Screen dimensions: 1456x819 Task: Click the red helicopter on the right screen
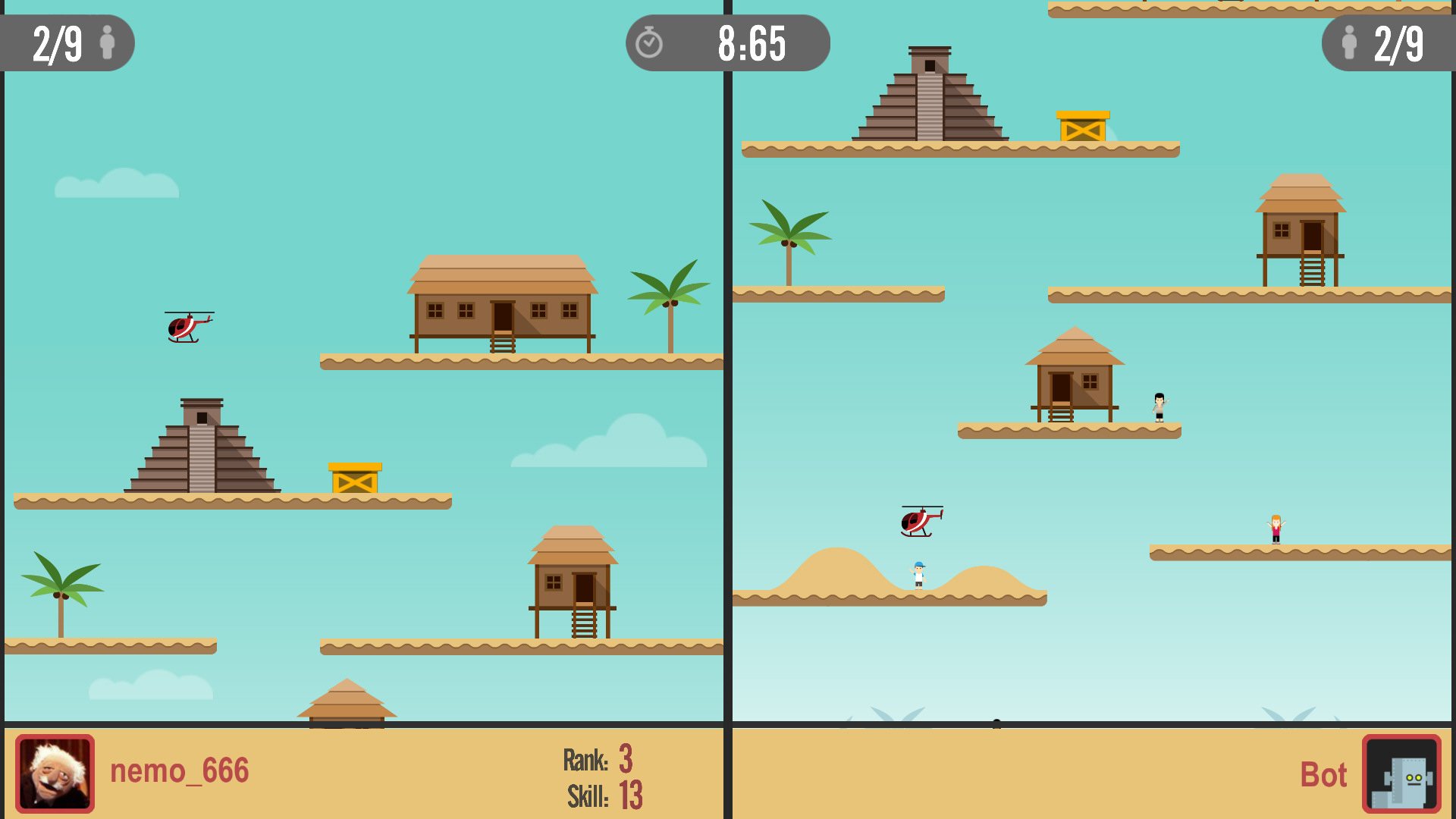tap(919, 520)
